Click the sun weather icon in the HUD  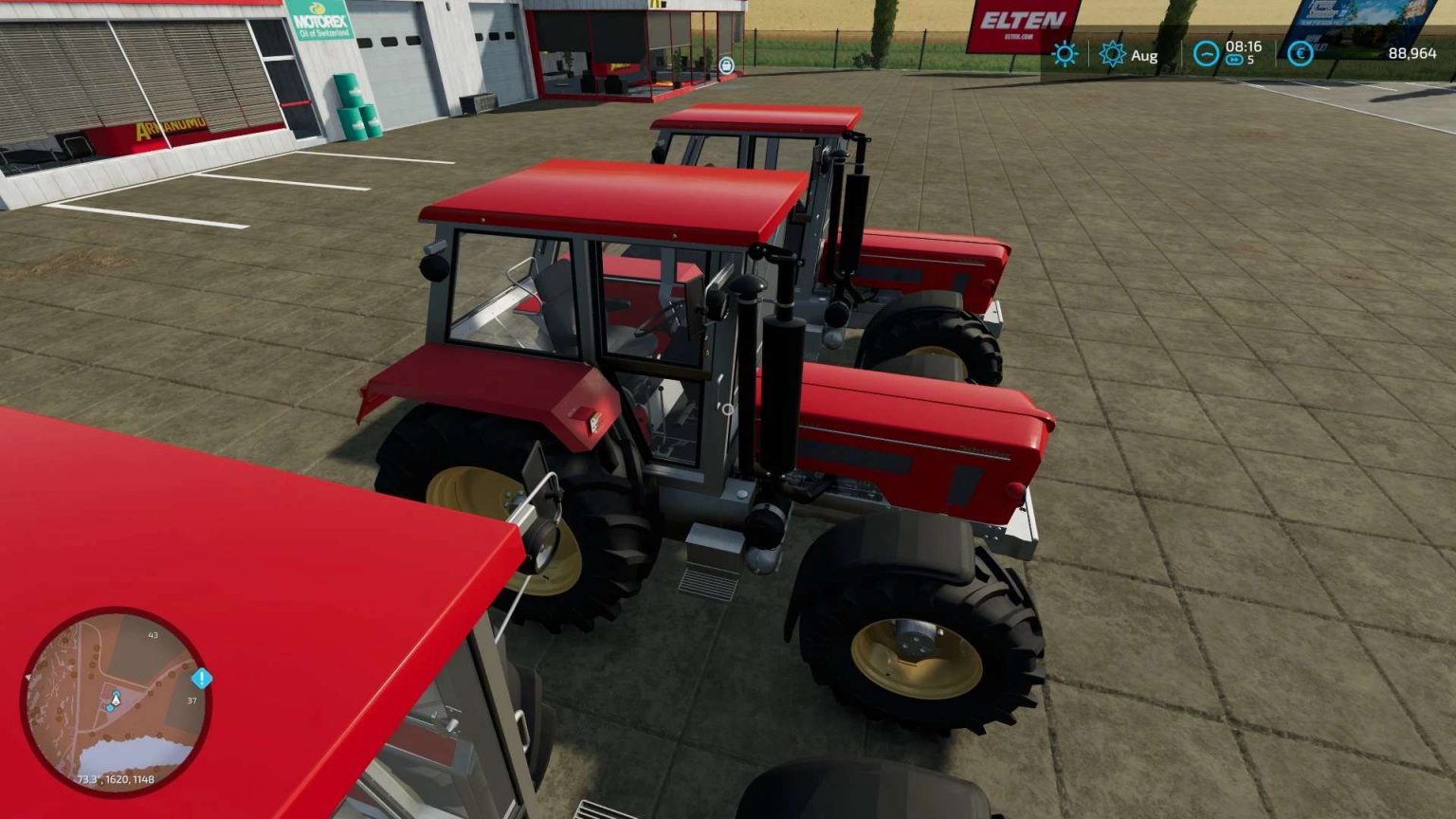[x=1065, y=55]
